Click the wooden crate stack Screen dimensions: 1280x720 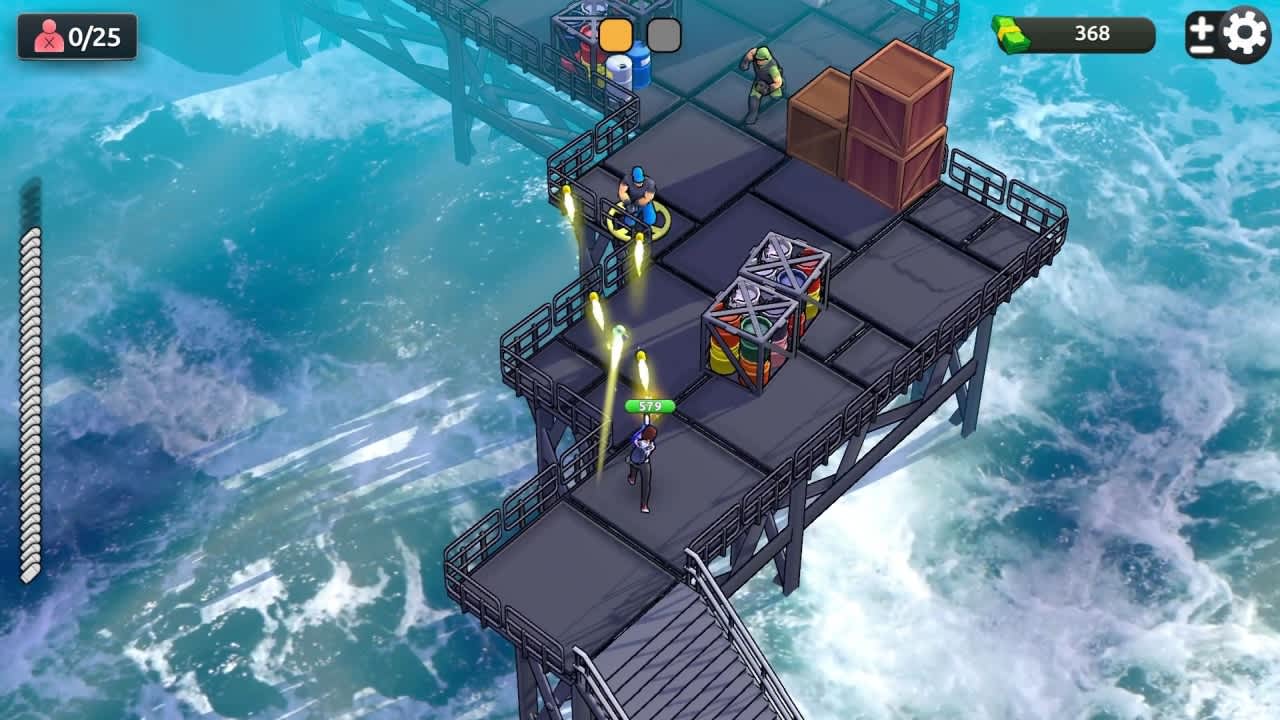[880, 110]
